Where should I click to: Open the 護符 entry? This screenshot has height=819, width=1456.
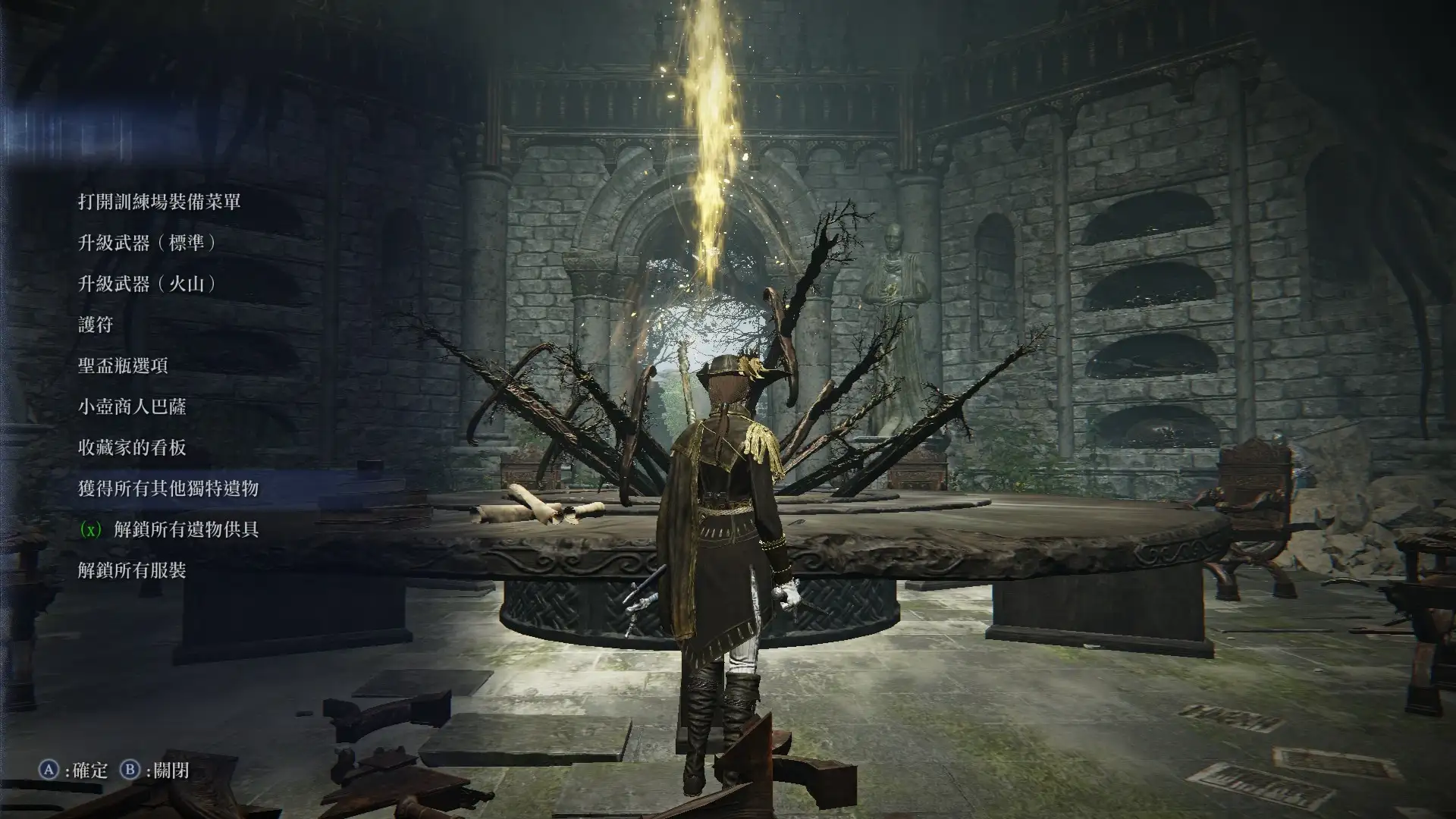click(96, 325)
